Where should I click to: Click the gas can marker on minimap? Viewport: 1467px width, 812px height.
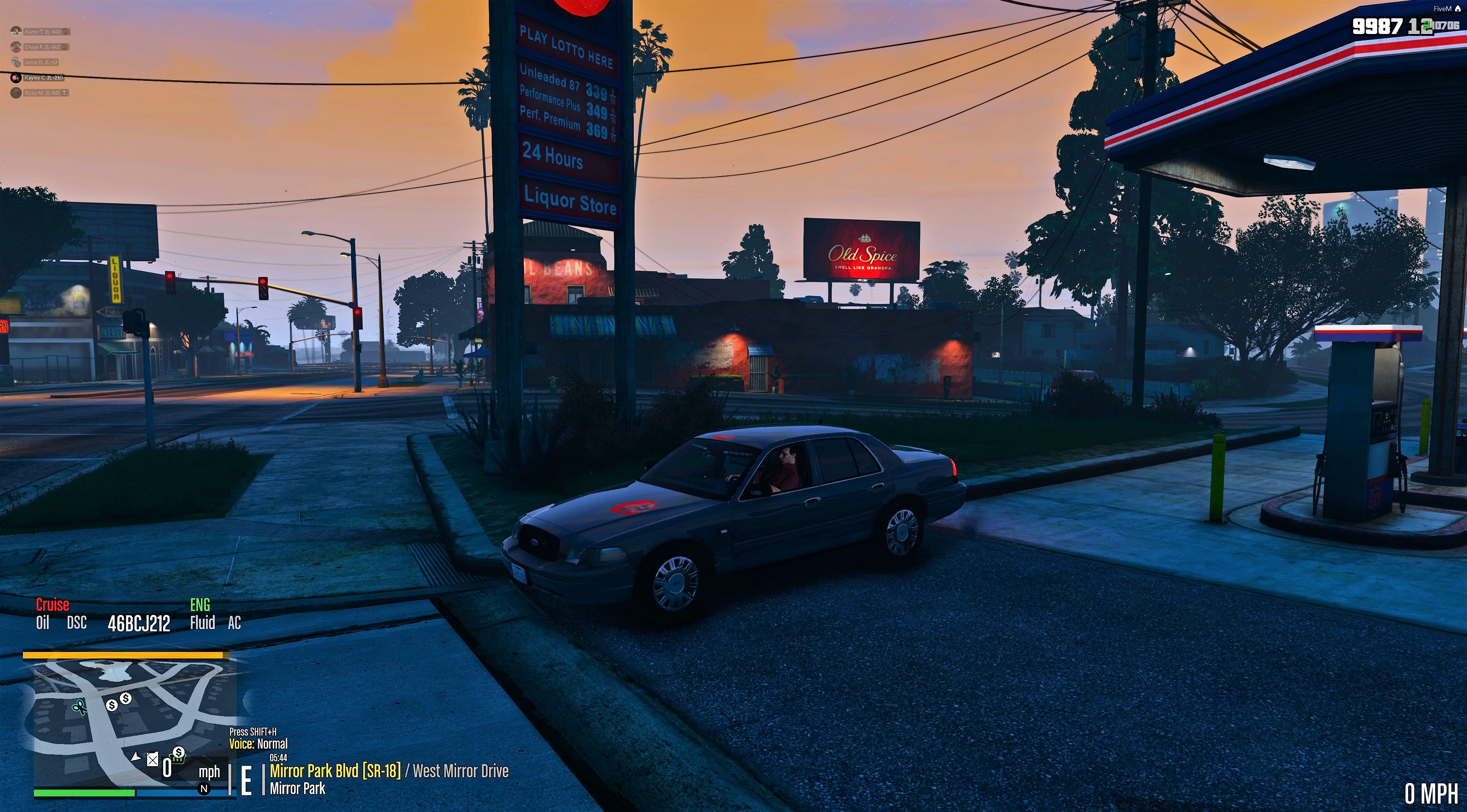152,759
